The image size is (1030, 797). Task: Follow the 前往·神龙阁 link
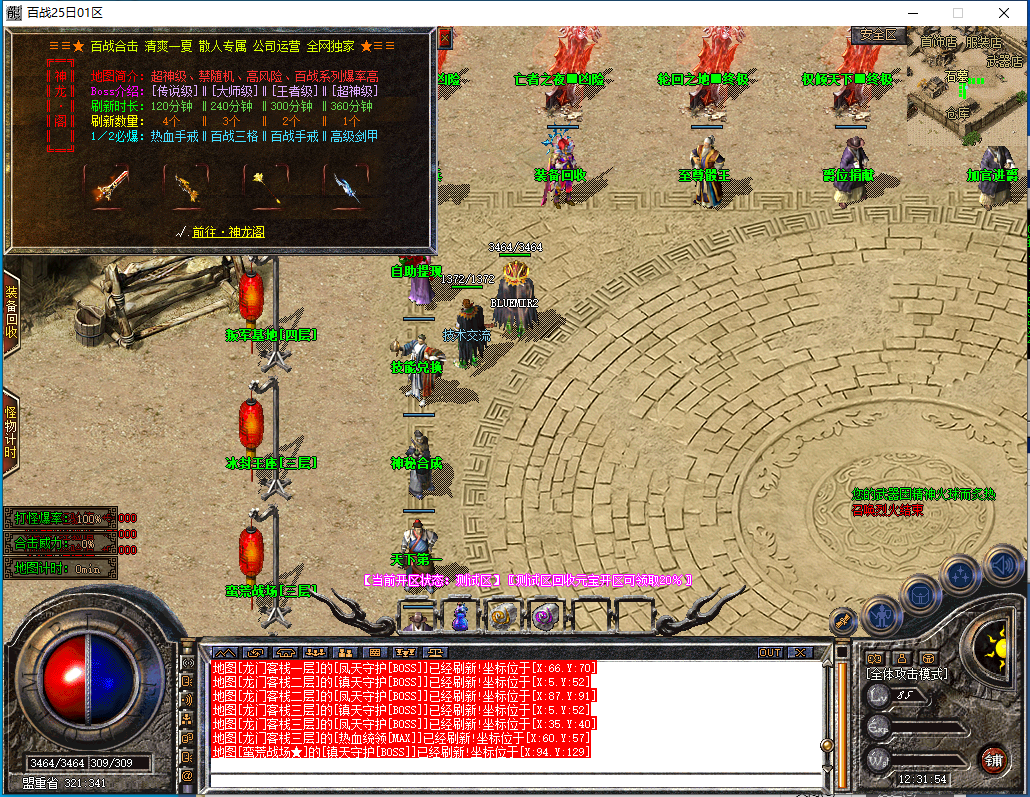(x=228, y=232)
